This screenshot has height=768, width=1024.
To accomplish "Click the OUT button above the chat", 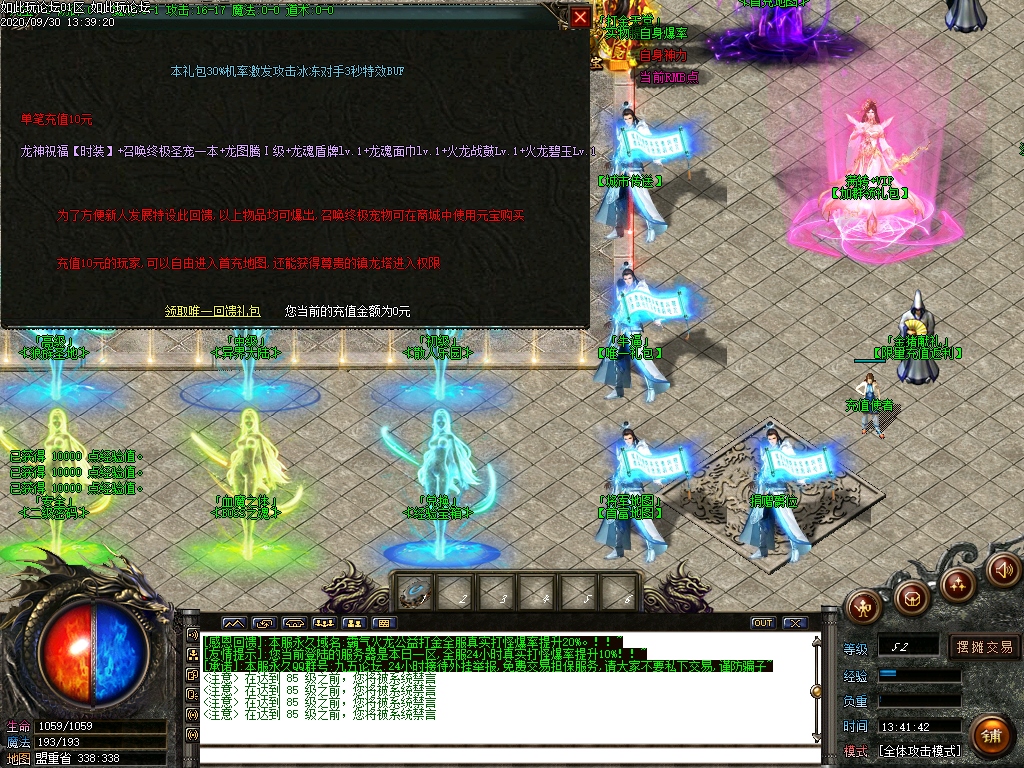I will pos(763,623).
